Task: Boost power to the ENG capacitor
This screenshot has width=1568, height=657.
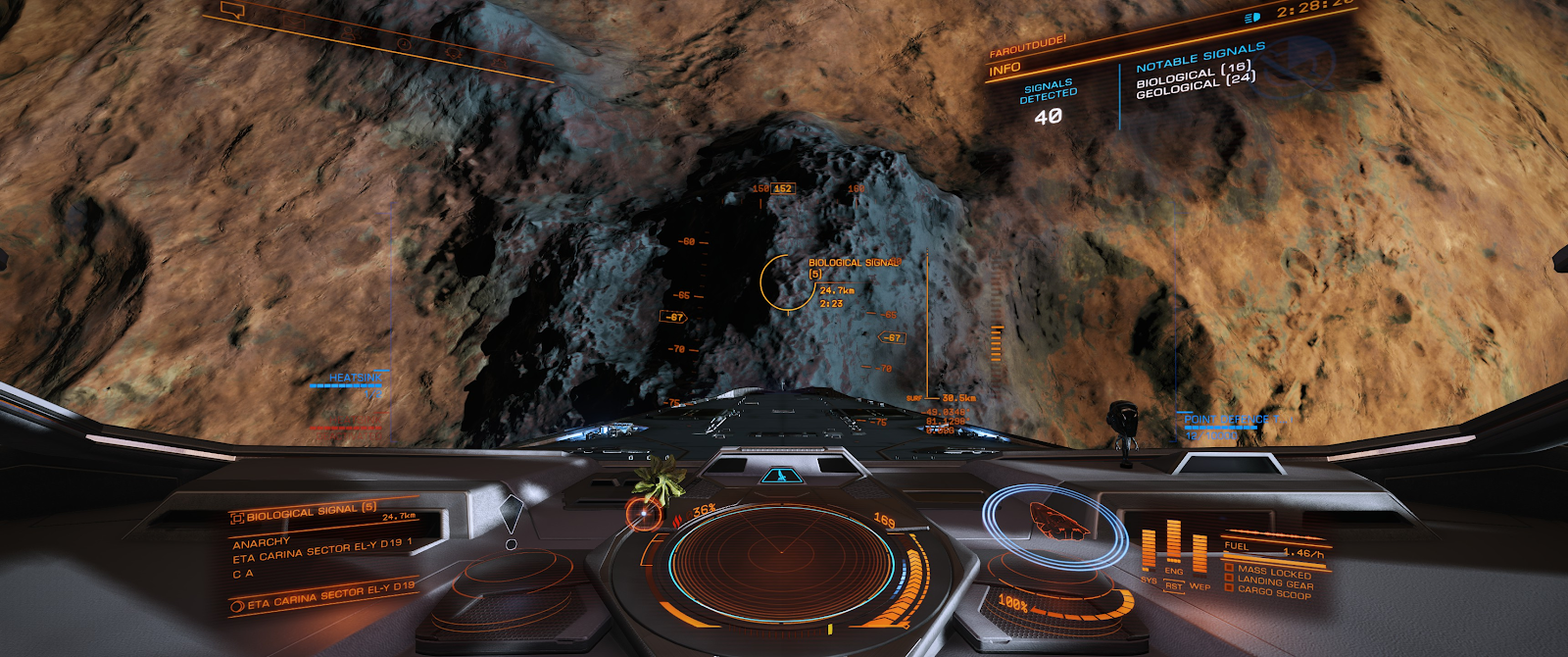Action: tap(1174, 571)
